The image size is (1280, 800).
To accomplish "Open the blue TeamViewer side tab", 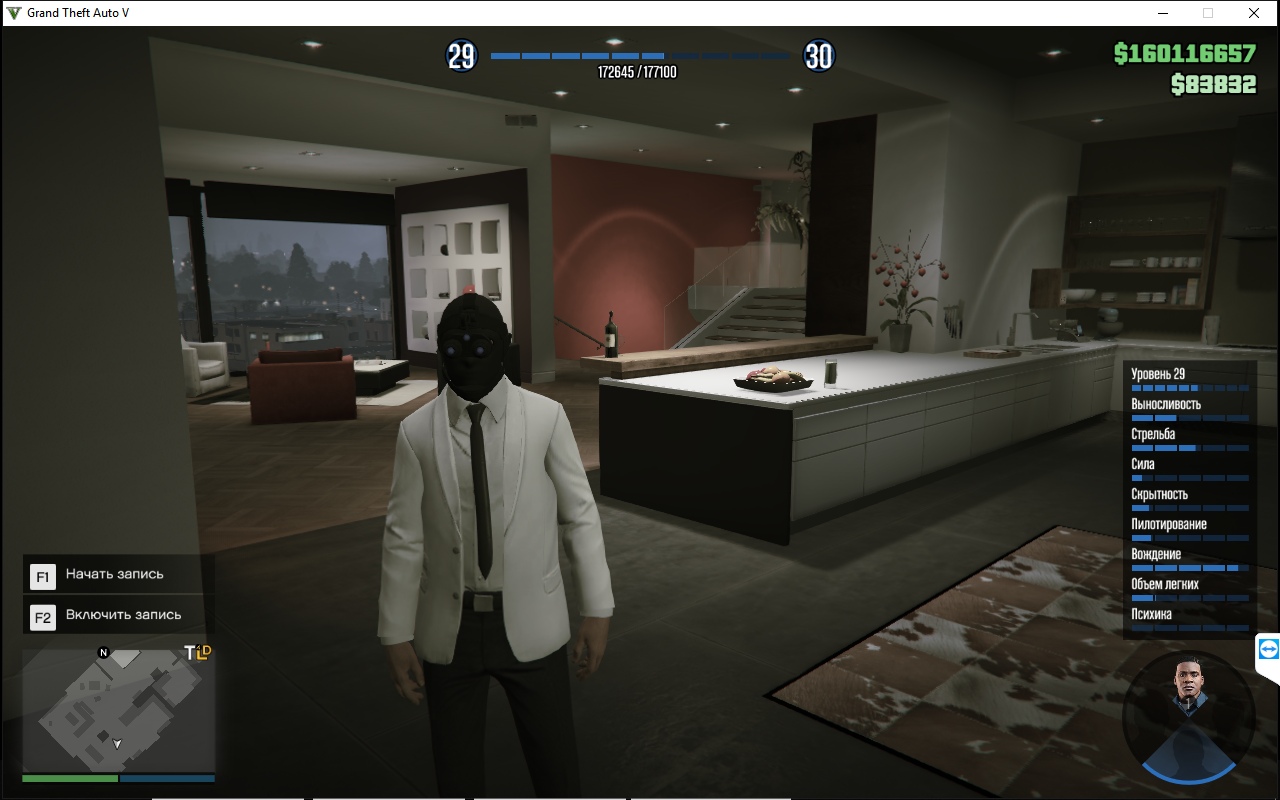I will click(1268, 650).
